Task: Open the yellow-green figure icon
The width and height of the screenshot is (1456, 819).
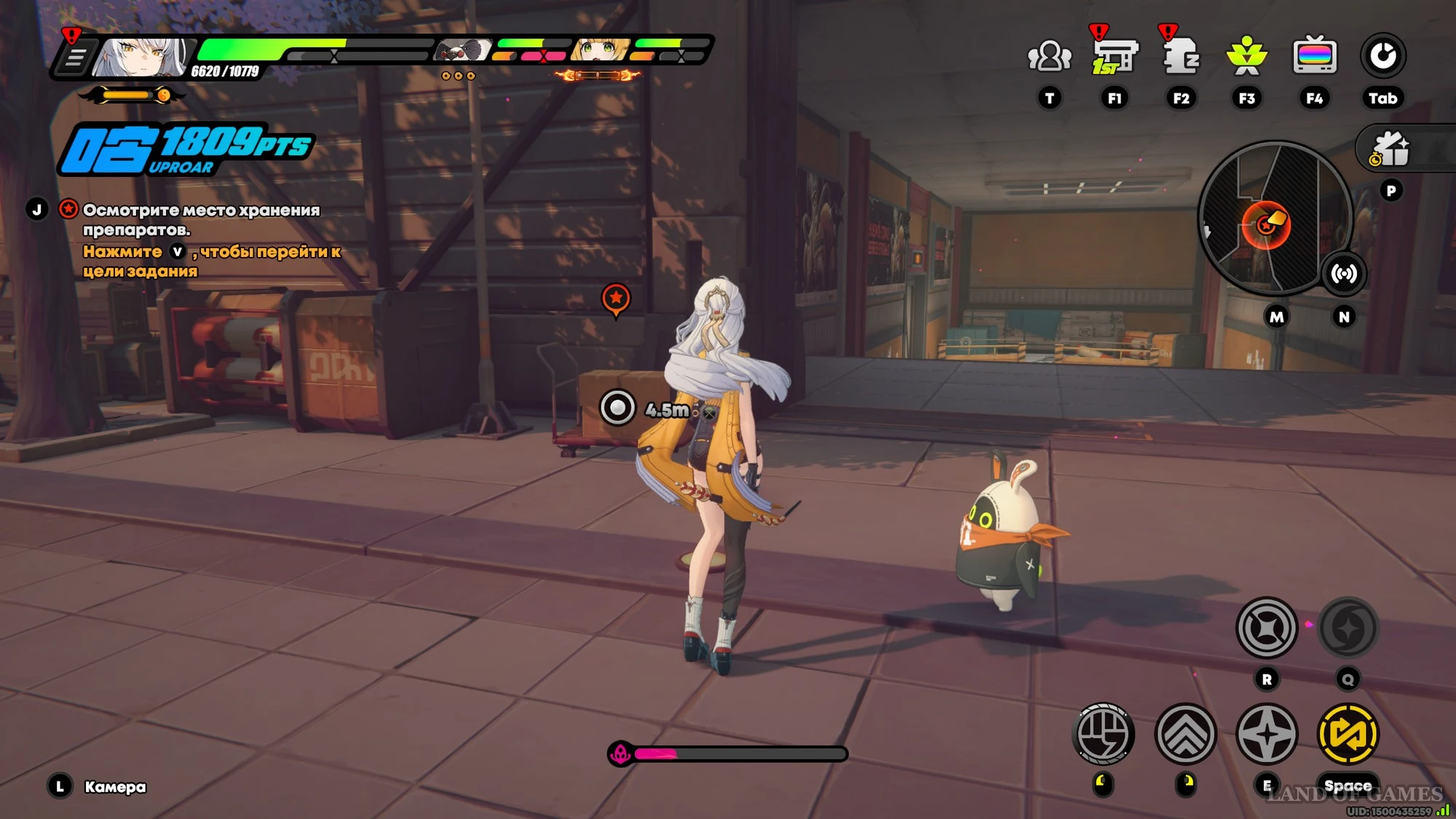Action: (x=1247, y=57)
